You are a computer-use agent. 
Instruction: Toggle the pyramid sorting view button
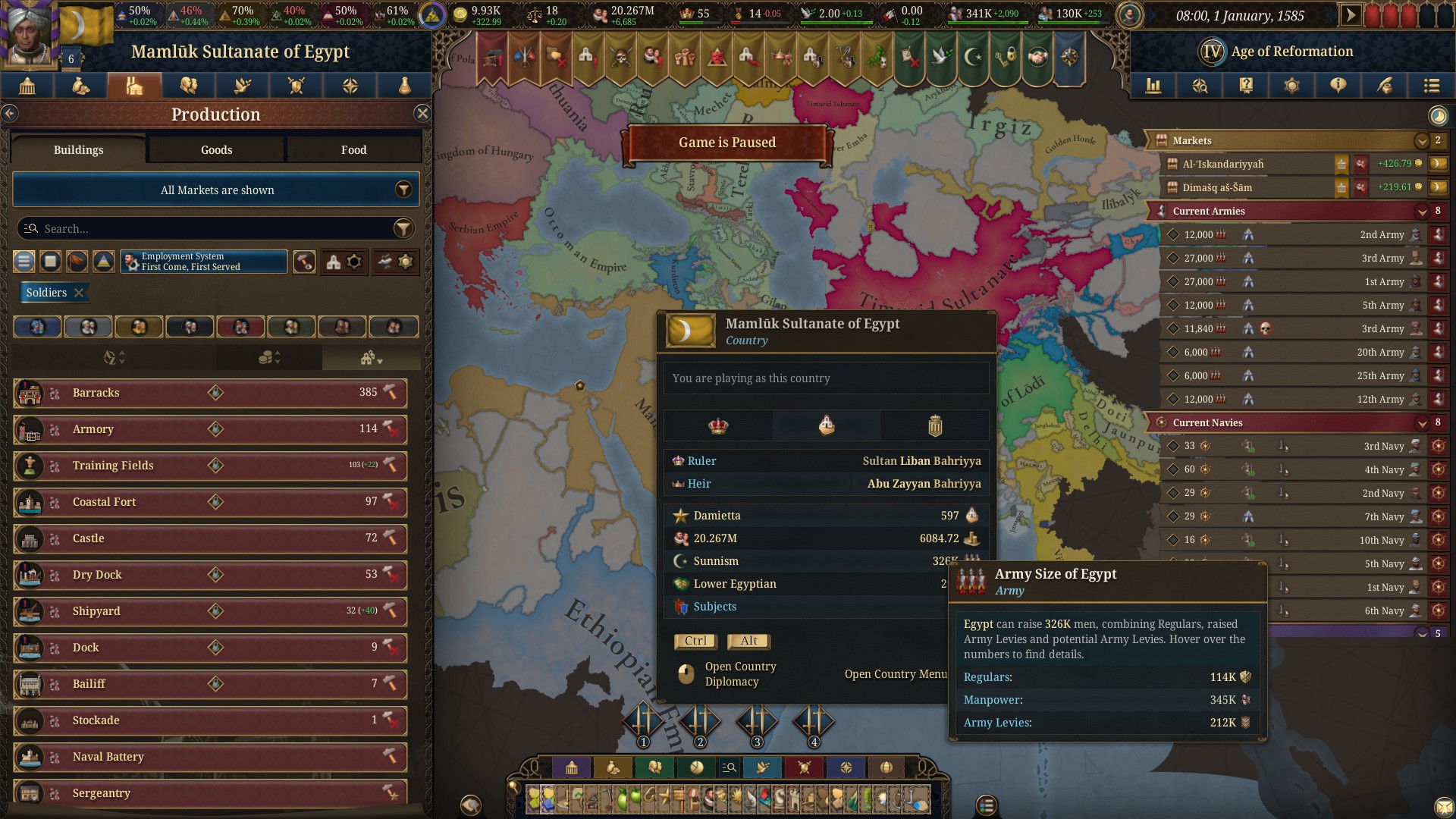coord(103,261)
